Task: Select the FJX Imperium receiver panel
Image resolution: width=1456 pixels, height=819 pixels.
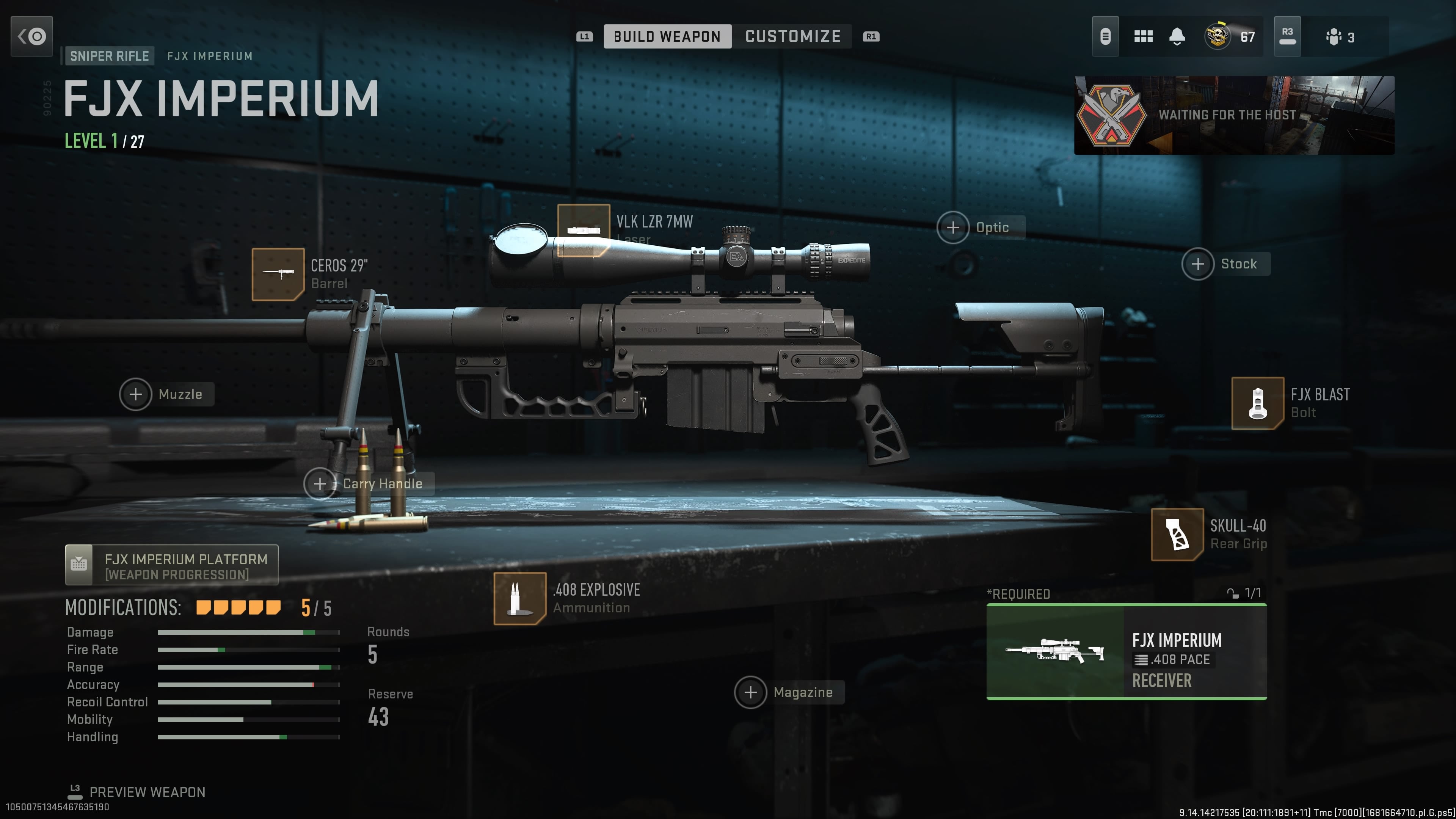Action: (x=1127, y=653)
